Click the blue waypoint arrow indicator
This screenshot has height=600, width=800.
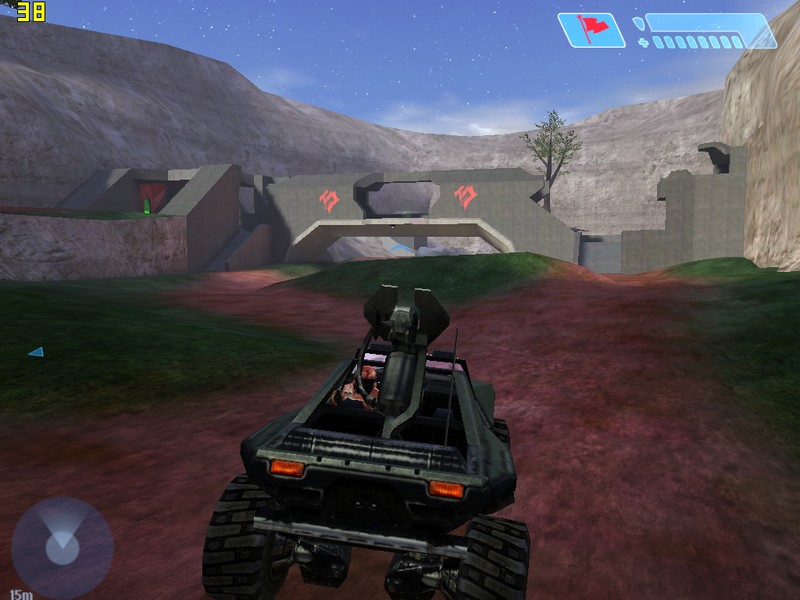[37, 352]
